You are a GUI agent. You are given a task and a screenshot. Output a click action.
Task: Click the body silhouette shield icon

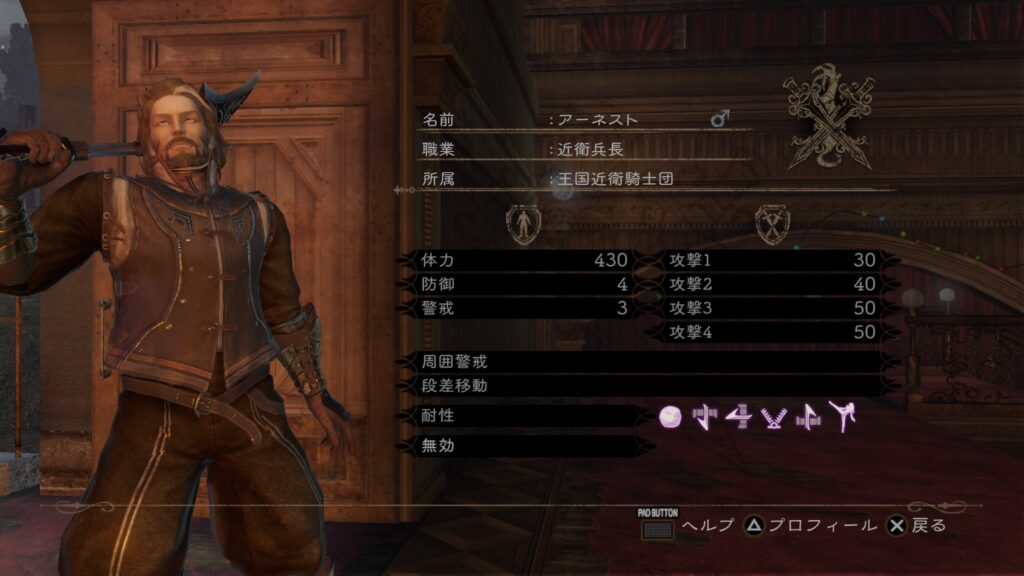click(x=523, y=224)
